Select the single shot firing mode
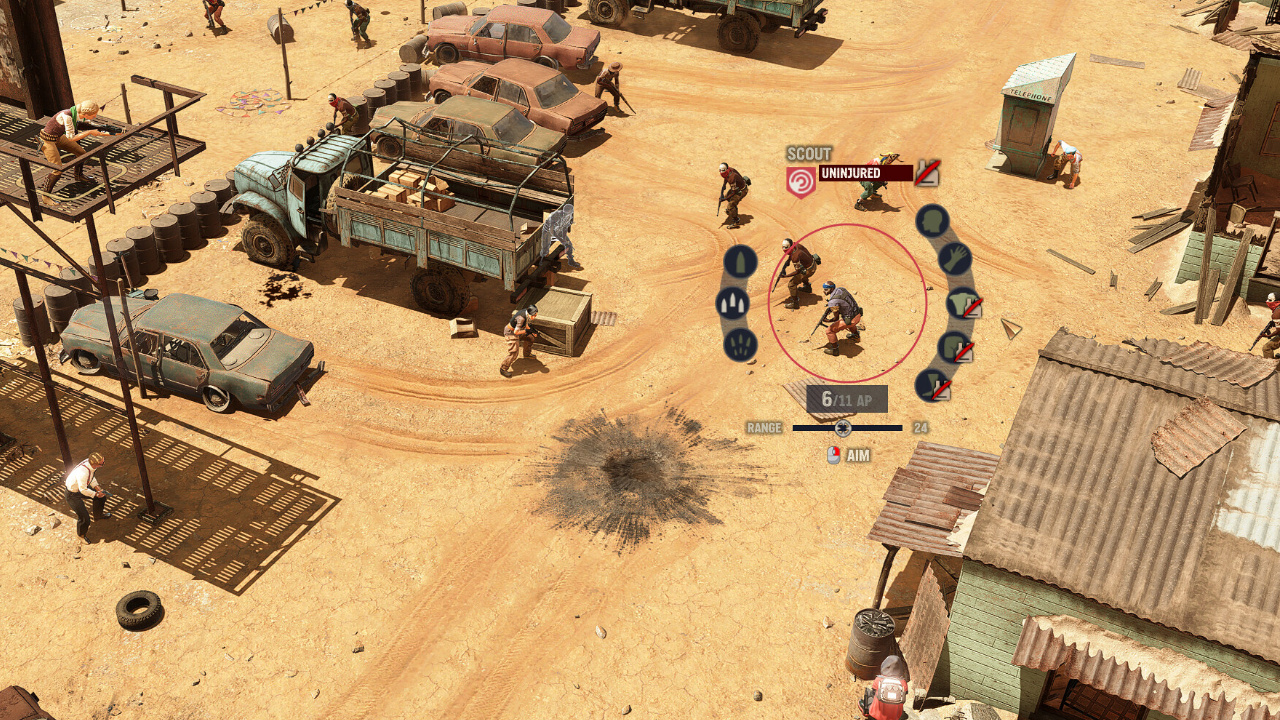 point(740,262)
